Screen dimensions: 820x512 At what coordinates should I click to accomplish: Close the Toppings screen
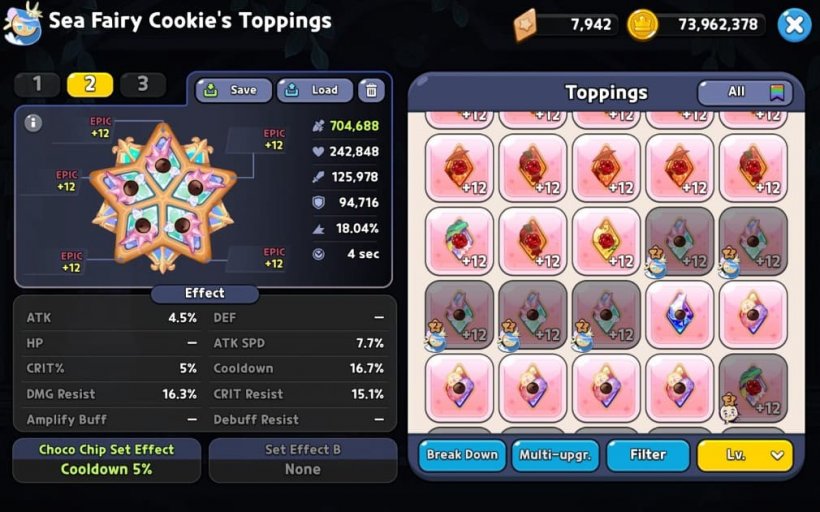click(793, 25)
